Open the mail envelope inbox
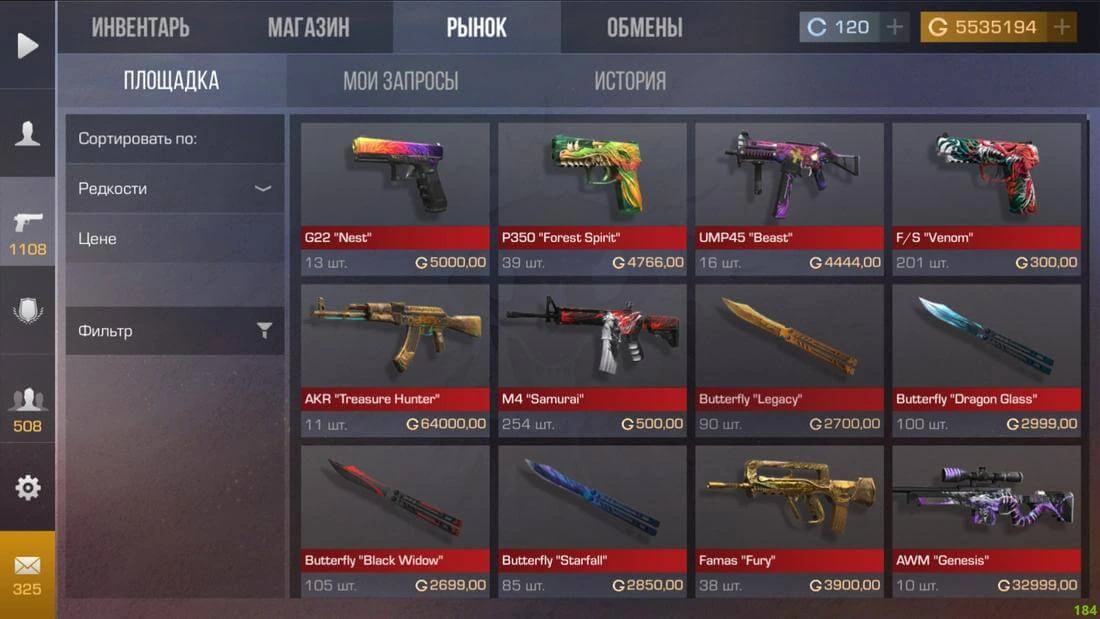 point(28,573)
